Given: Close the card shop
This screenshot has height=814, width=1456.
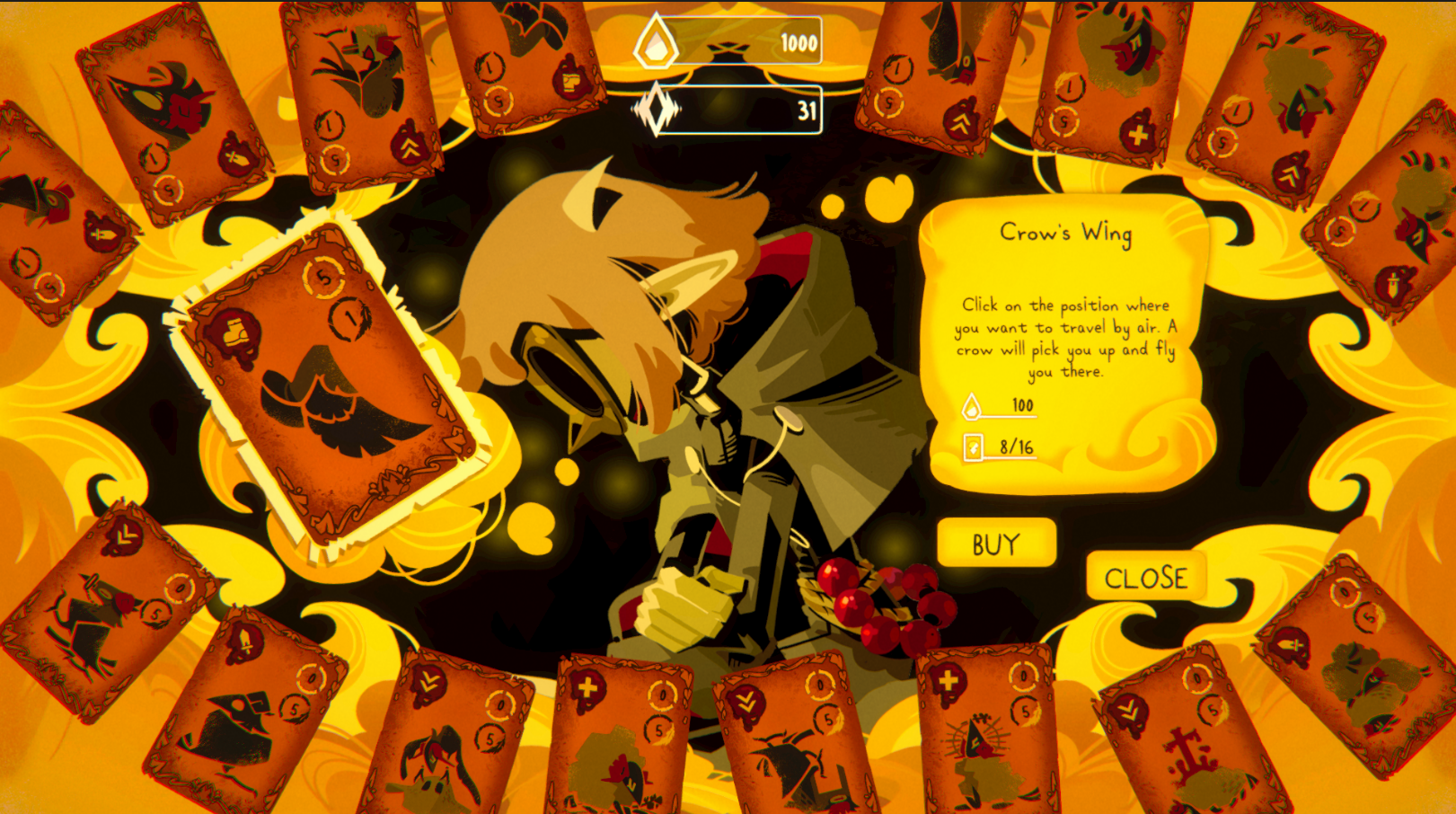Looking at the screenshot, I should click(x=1145, y=577).
